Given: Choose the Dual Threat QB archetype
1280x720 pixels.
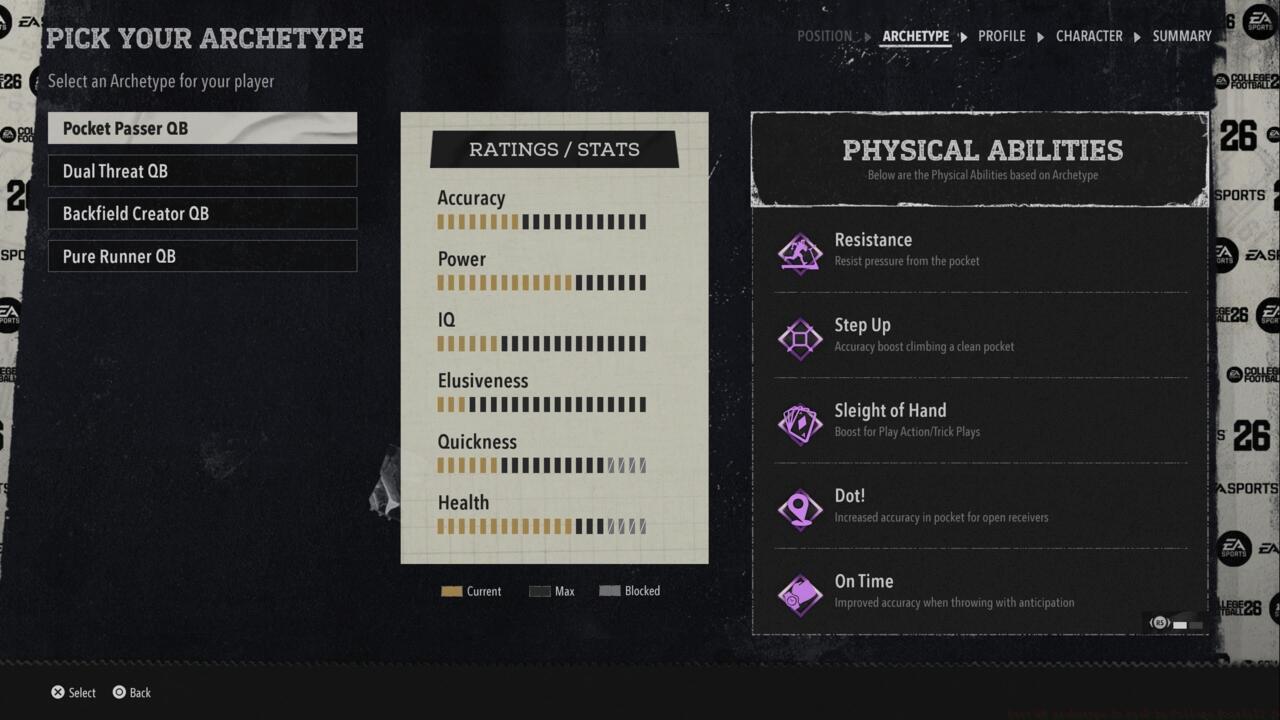Looking at the screenshot, I should [202, 171].
